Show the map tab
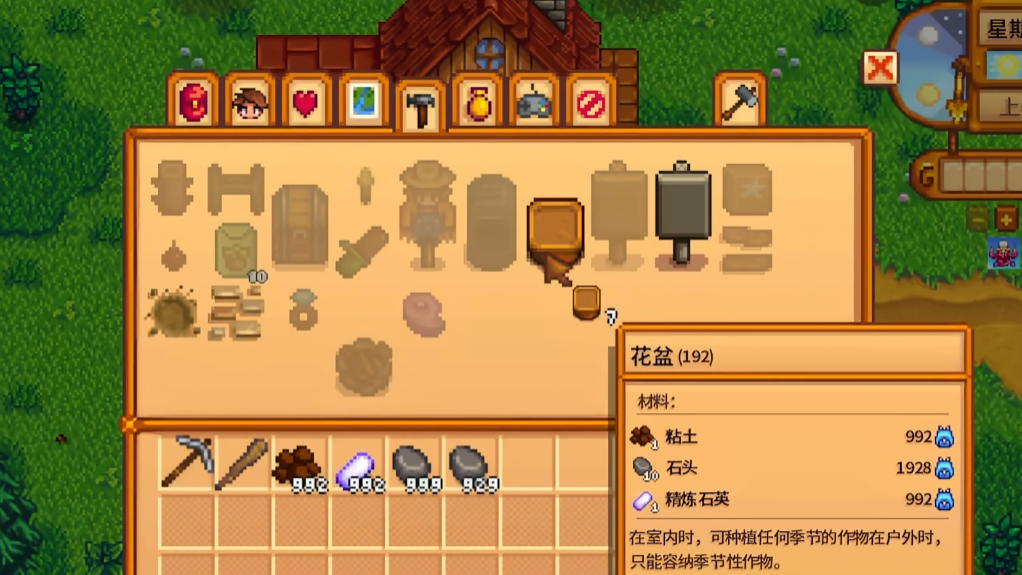 click(363, 102)
